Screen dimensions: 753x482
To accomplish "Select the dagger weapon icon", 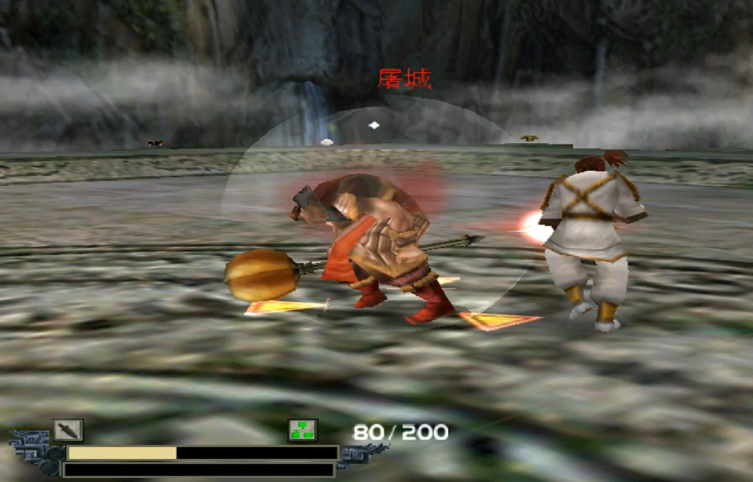I will tap(68, 431).
